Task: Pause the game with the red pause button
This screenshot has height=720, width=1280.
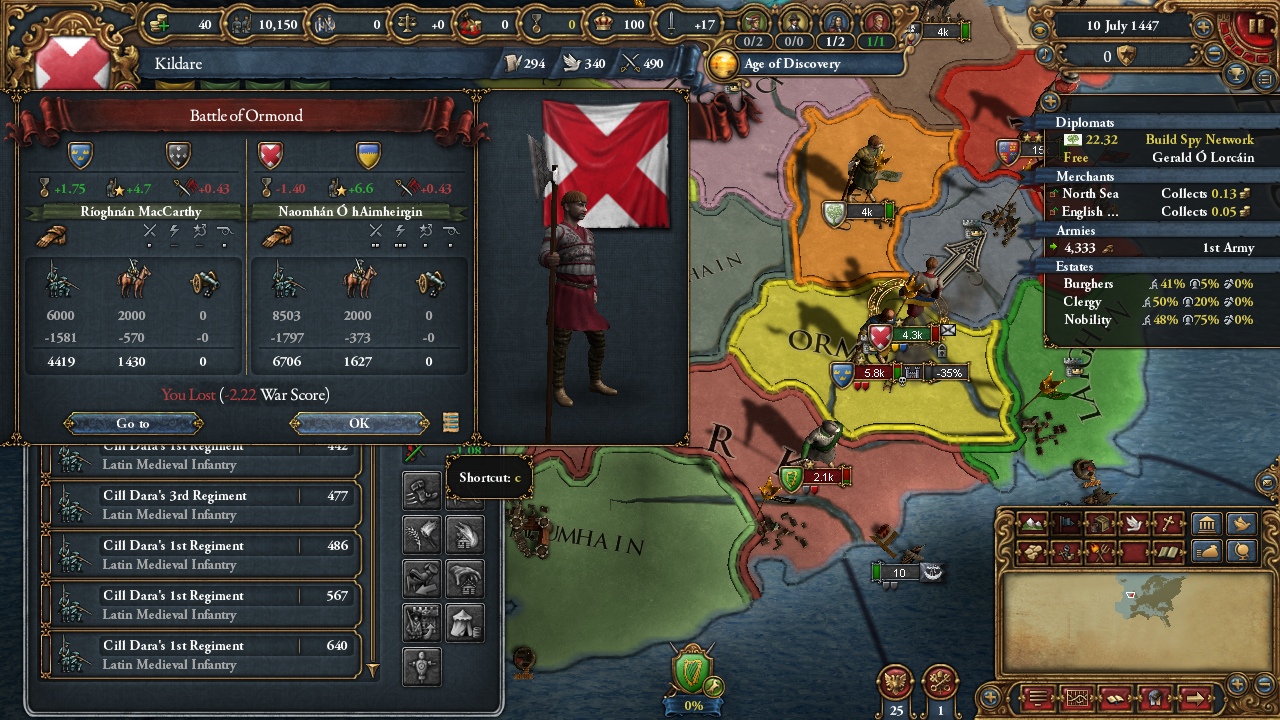Action: pos(1253,25)
